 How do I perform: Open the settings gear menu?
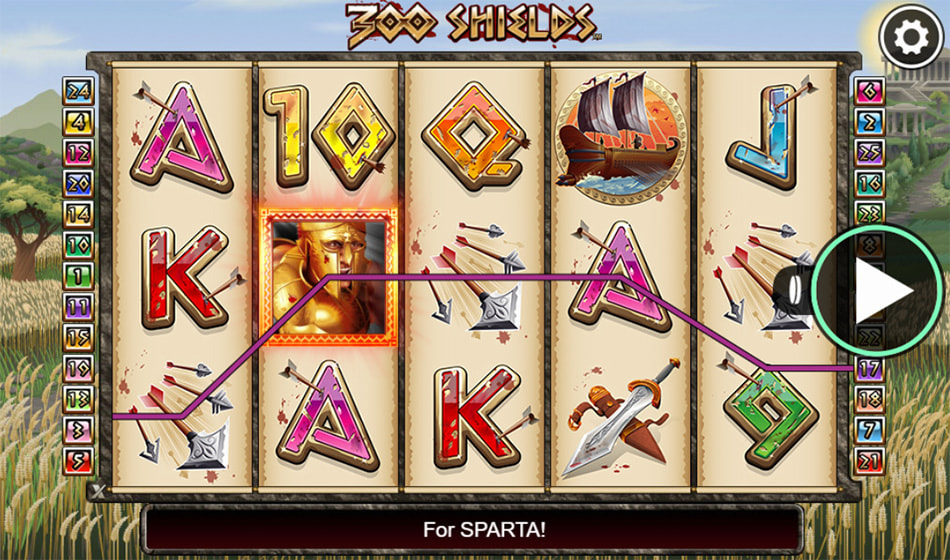tap(909, 39)
